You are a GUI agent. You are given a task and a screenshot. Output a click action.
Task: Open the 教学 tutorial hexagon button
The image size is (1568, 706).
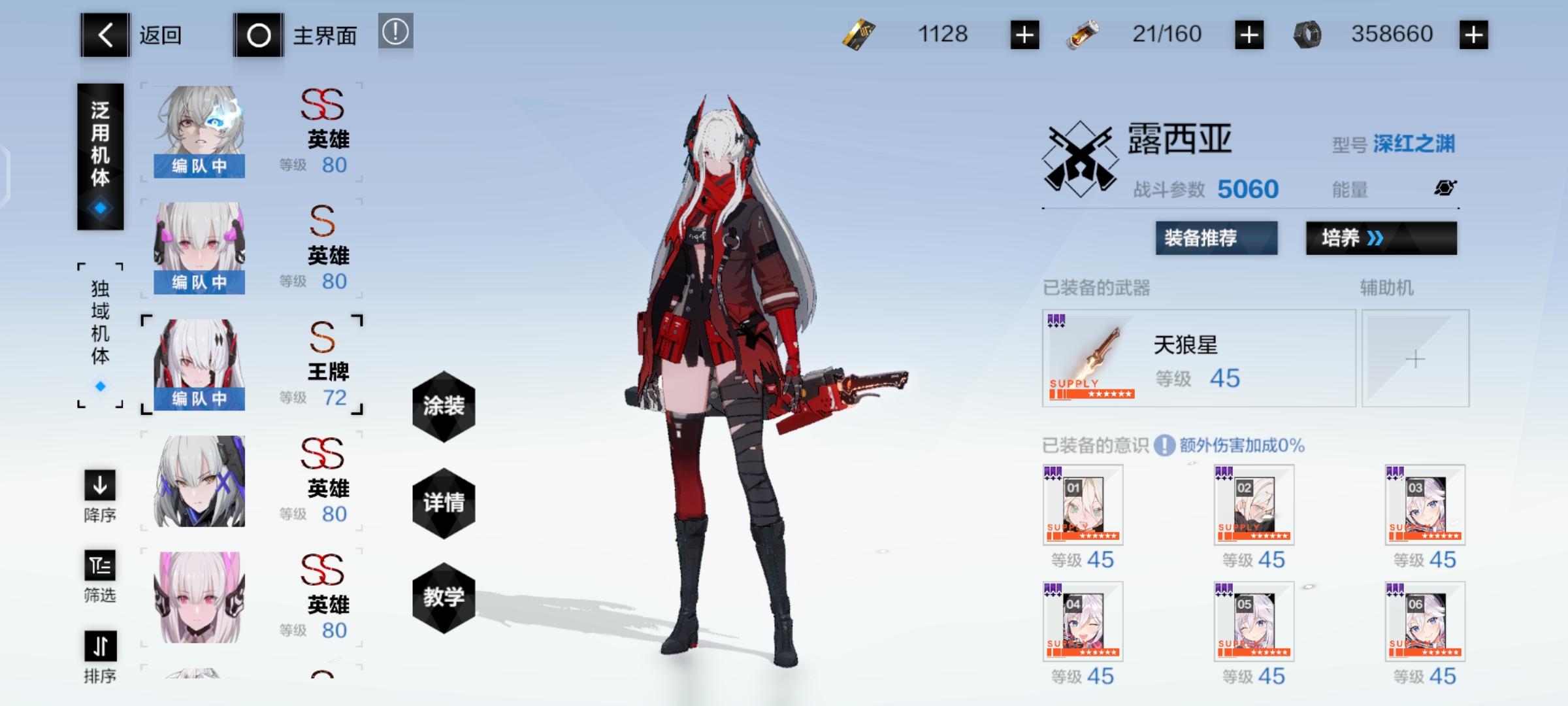(x=444, y=597)
